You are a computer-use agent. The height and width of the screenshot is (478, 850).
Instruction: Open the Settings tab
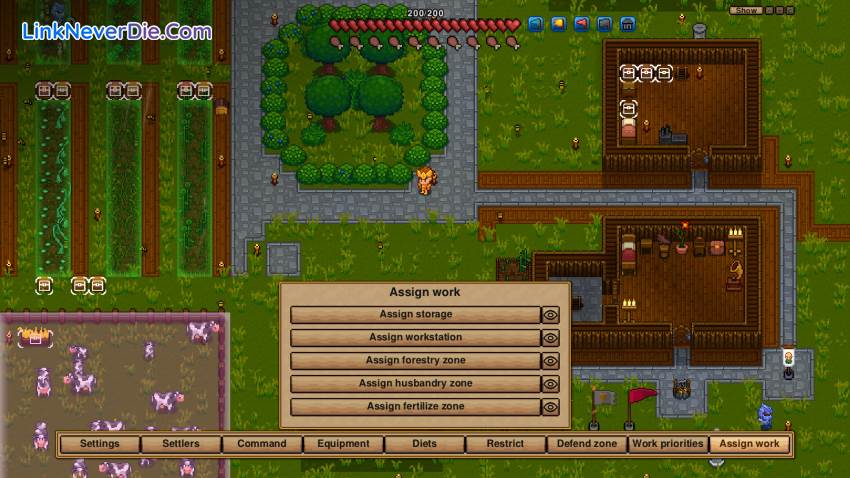point(99,444)
